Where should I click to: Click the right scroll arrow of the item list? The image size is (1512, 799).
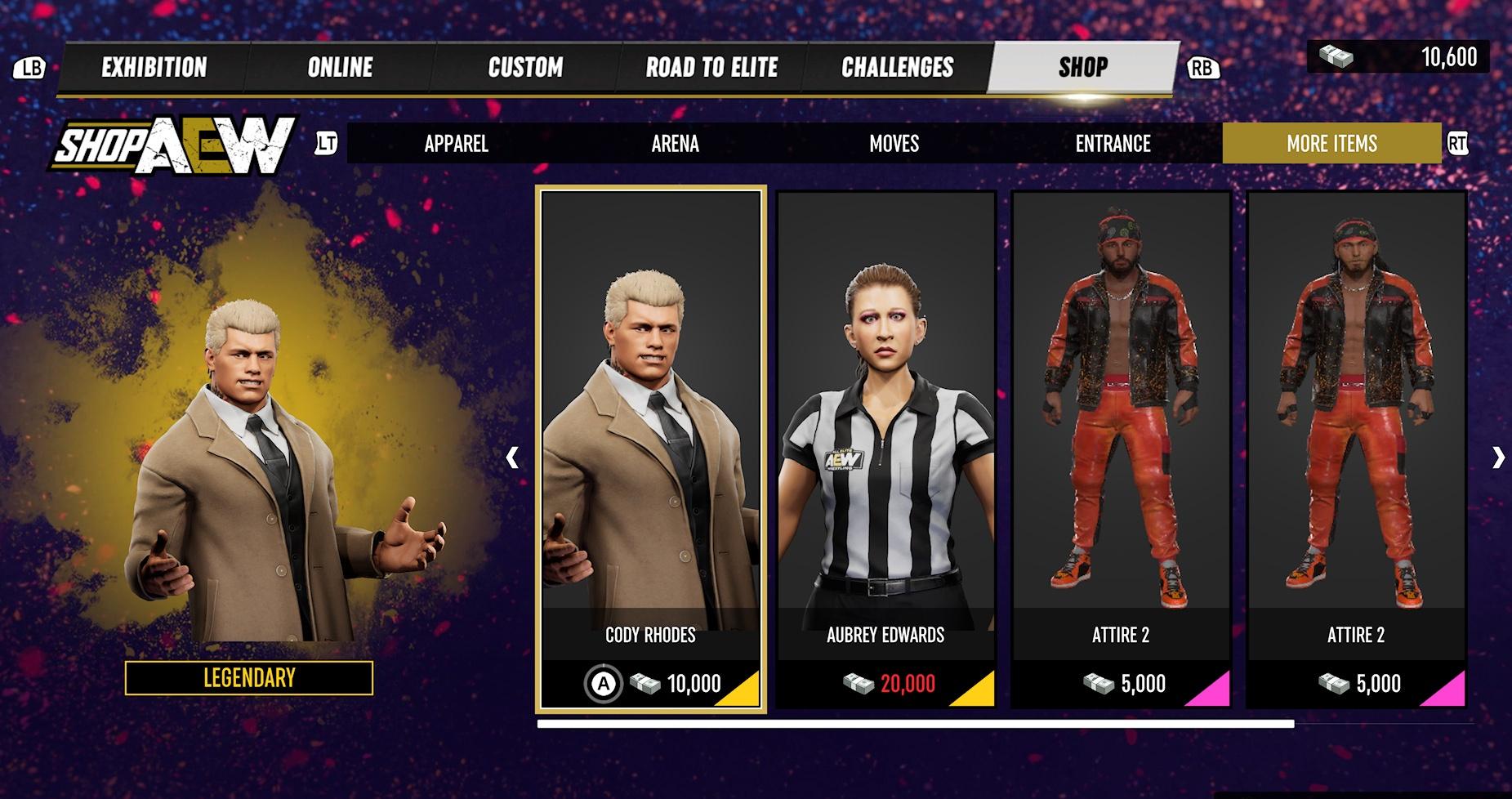[1497, 458]
